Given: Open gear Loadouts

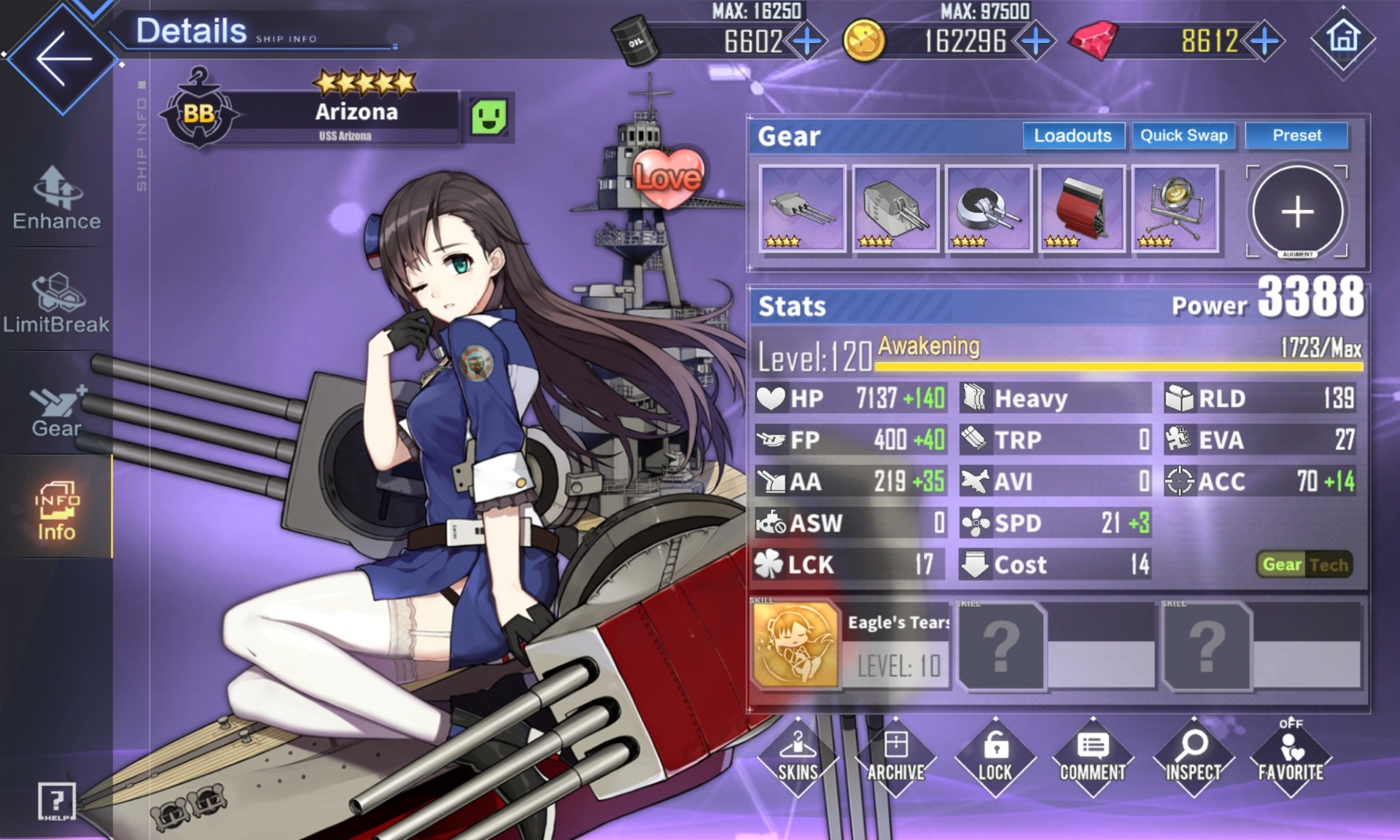Looking at the screenshot, I should (1073, 136).
